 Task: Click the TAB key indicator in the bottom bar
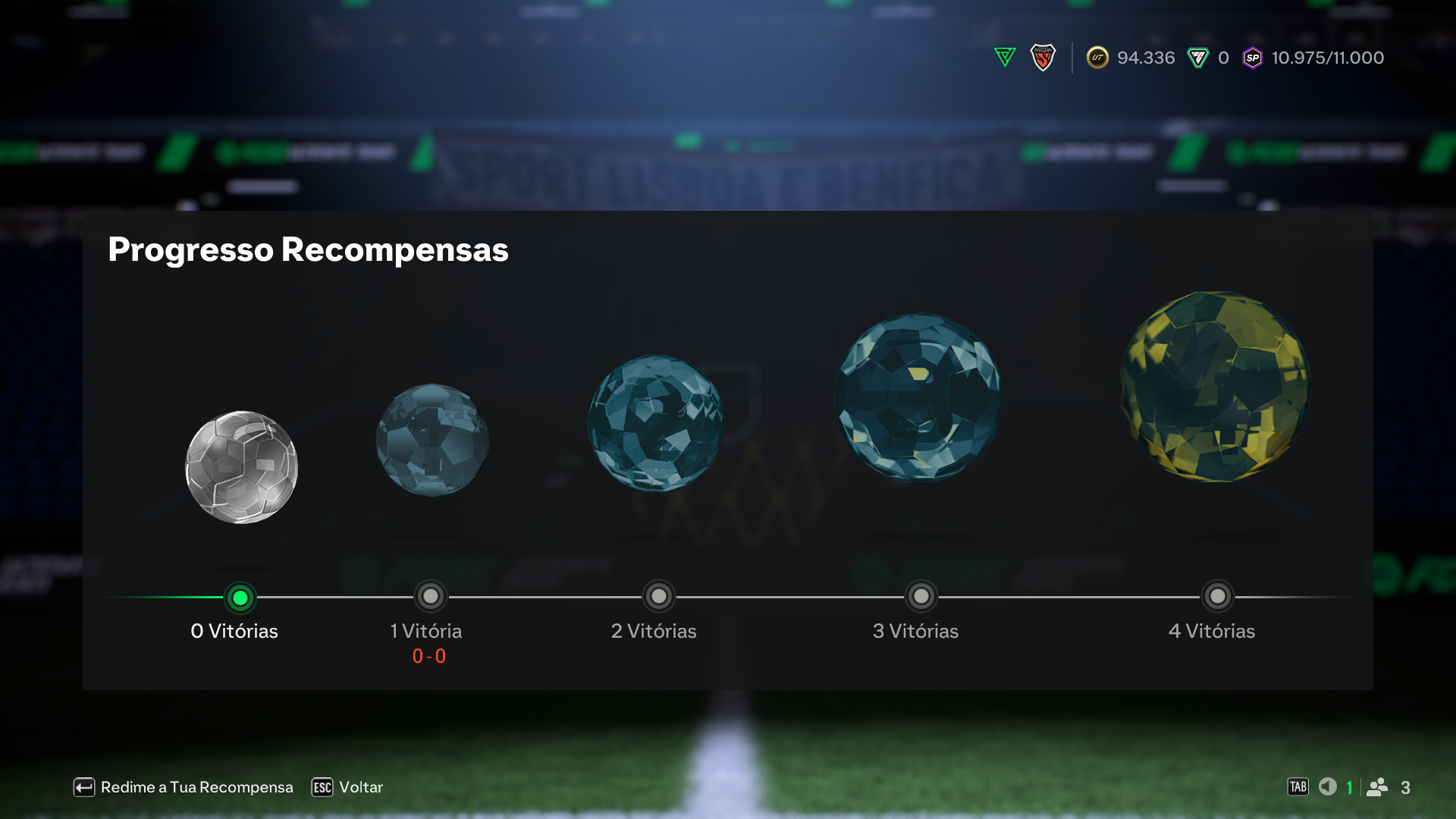point(1298,787)
